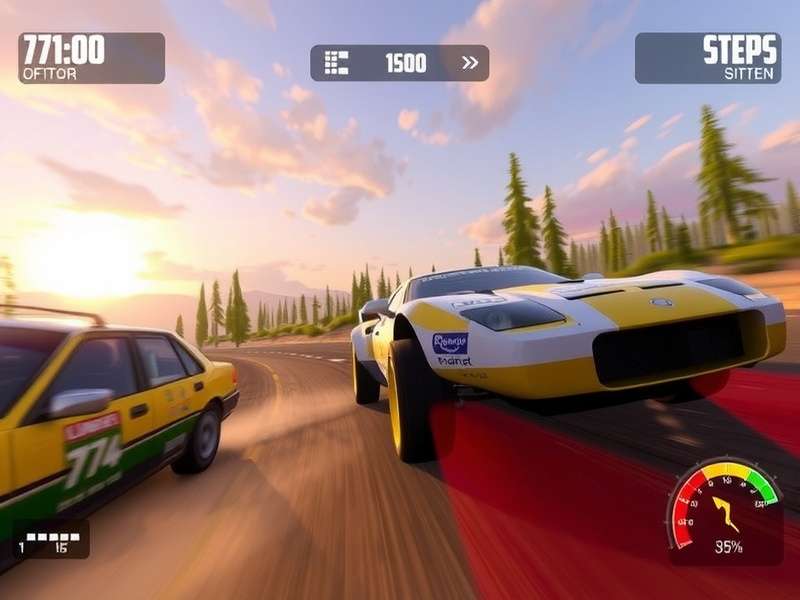Click the double-chevron arrow beside 1500
The height and width of the screenshot is (600, 800).
[x=469, y=63]
